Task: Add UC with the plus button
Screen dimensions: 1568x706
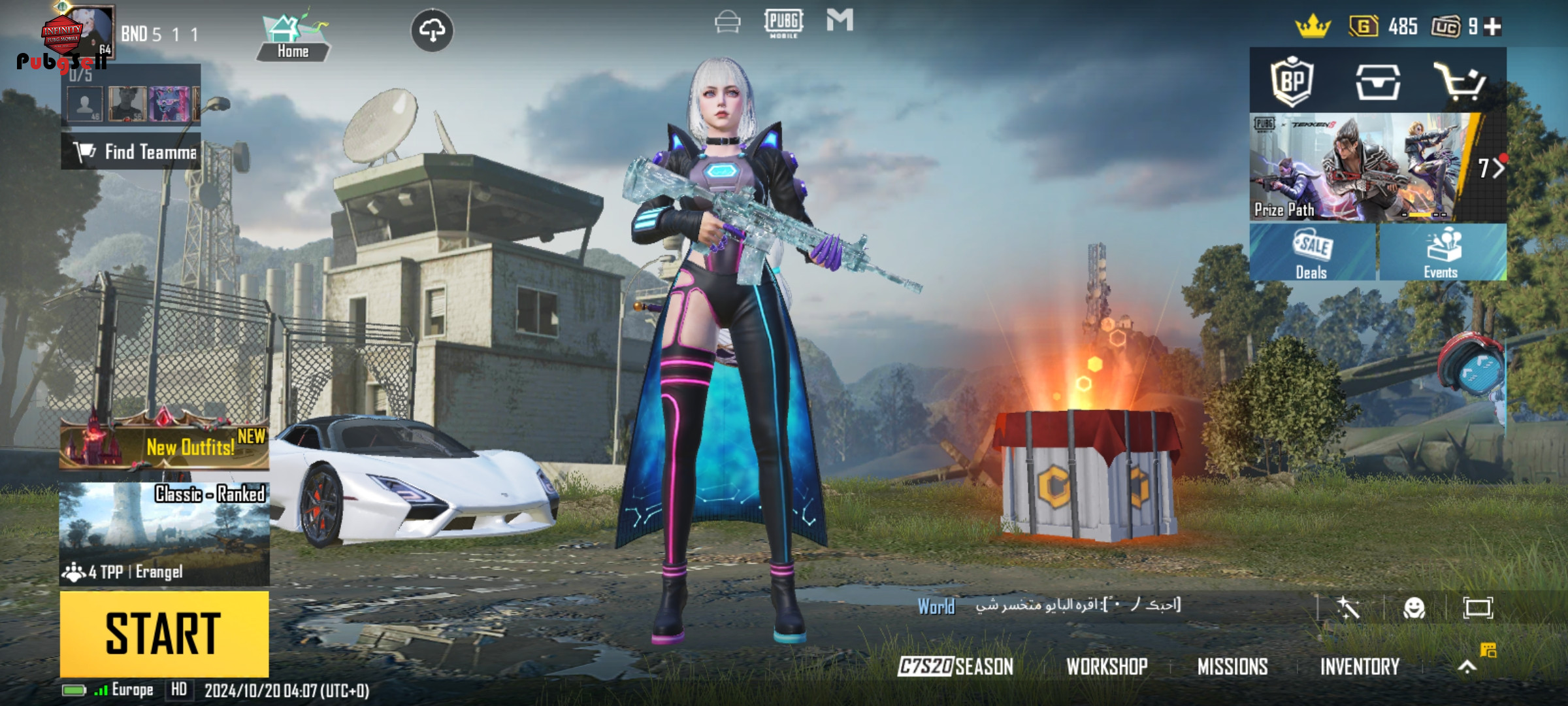Action: click(1493, 26)
